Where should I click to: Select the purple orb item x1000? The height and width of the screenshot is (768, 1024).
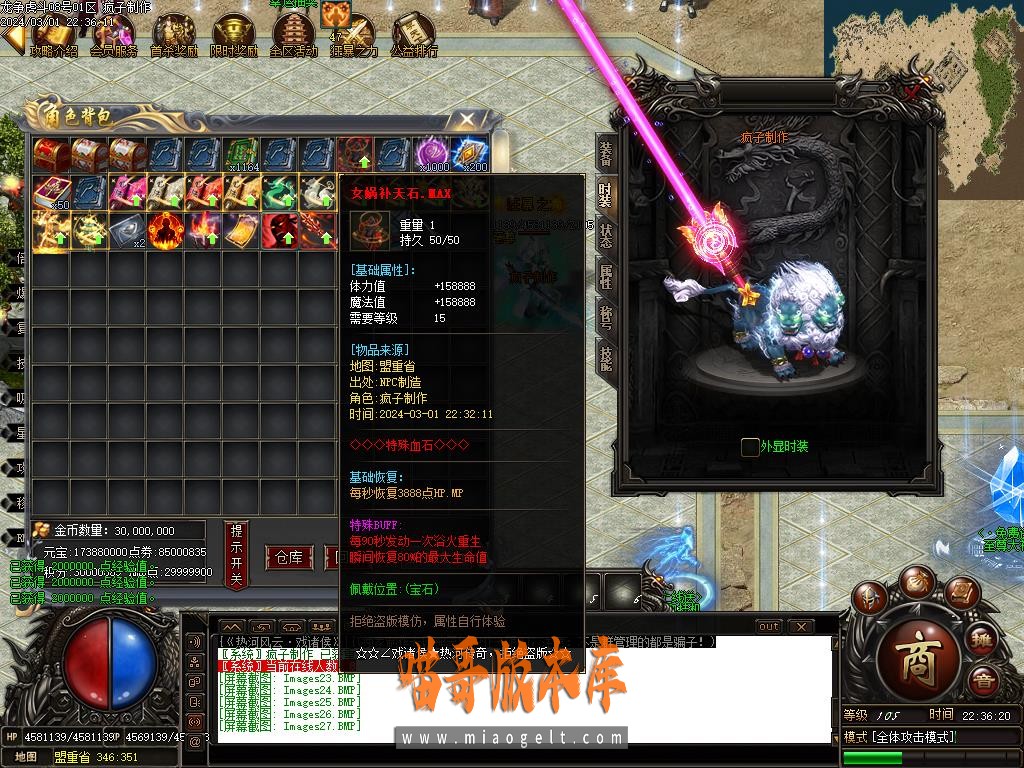coord(433,155)
